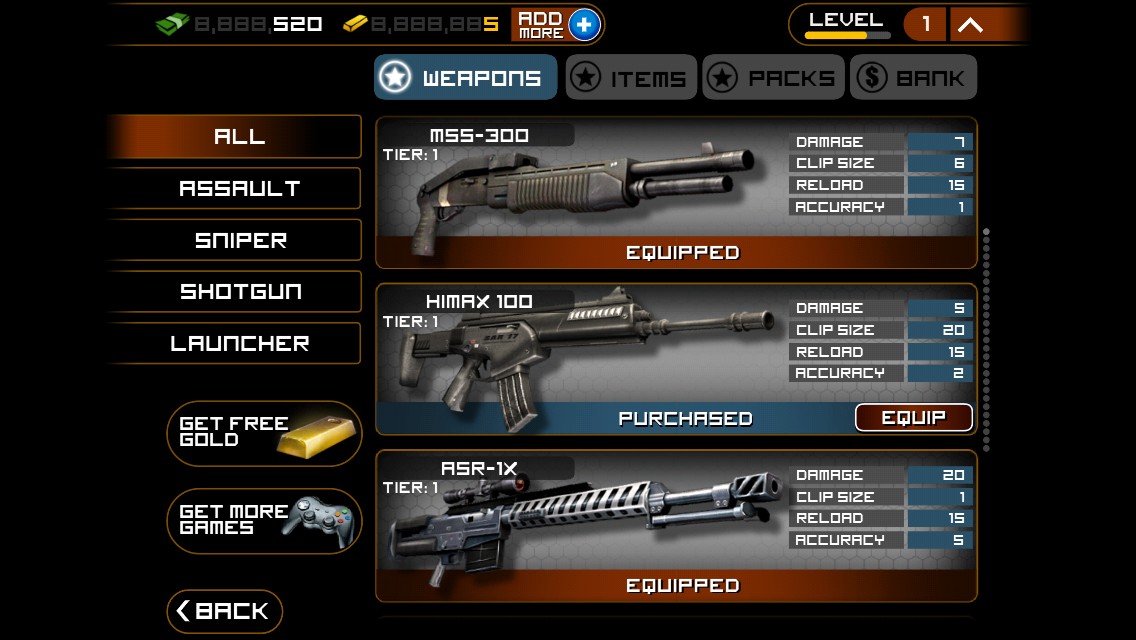Show the Packs tab
1136x640 pixels.
tap(773, 78)
